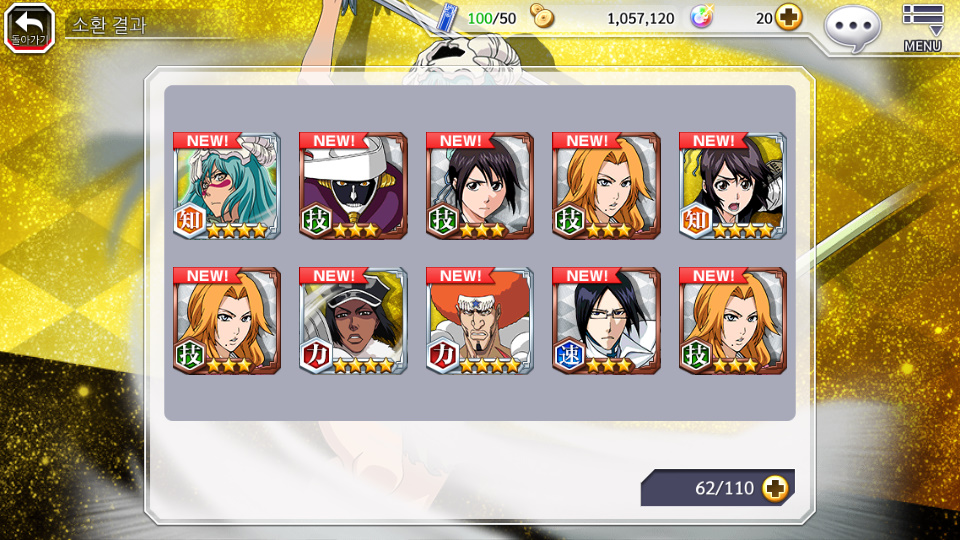Screen dimensions: 960x540
Task: Select the green-haired Nelliel character card
Action: click(x=227, y=186)
